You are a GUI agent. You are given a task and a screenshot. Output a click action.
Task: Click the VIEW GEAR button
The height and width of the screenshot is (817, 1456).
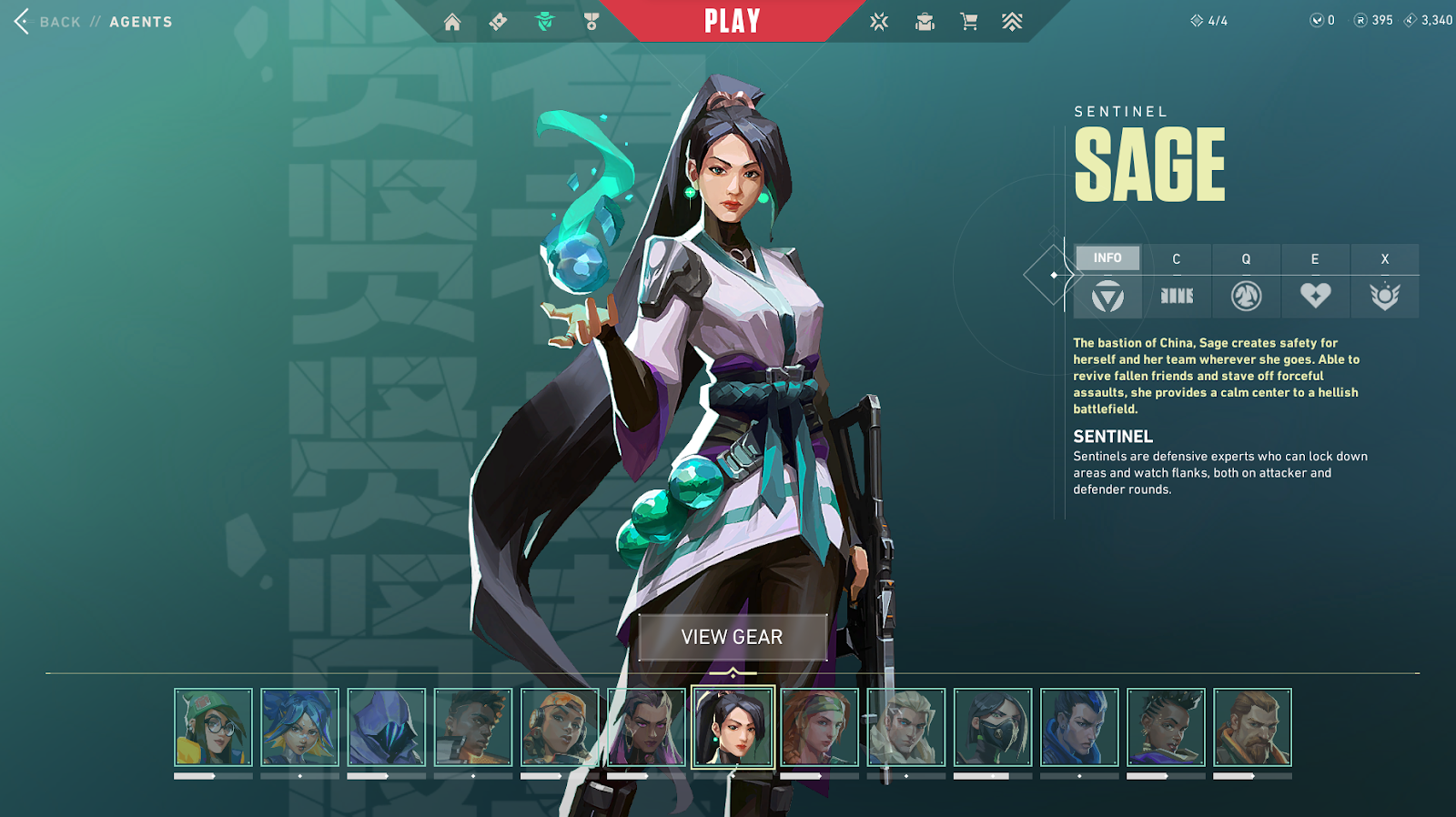(x=733, y=637)
